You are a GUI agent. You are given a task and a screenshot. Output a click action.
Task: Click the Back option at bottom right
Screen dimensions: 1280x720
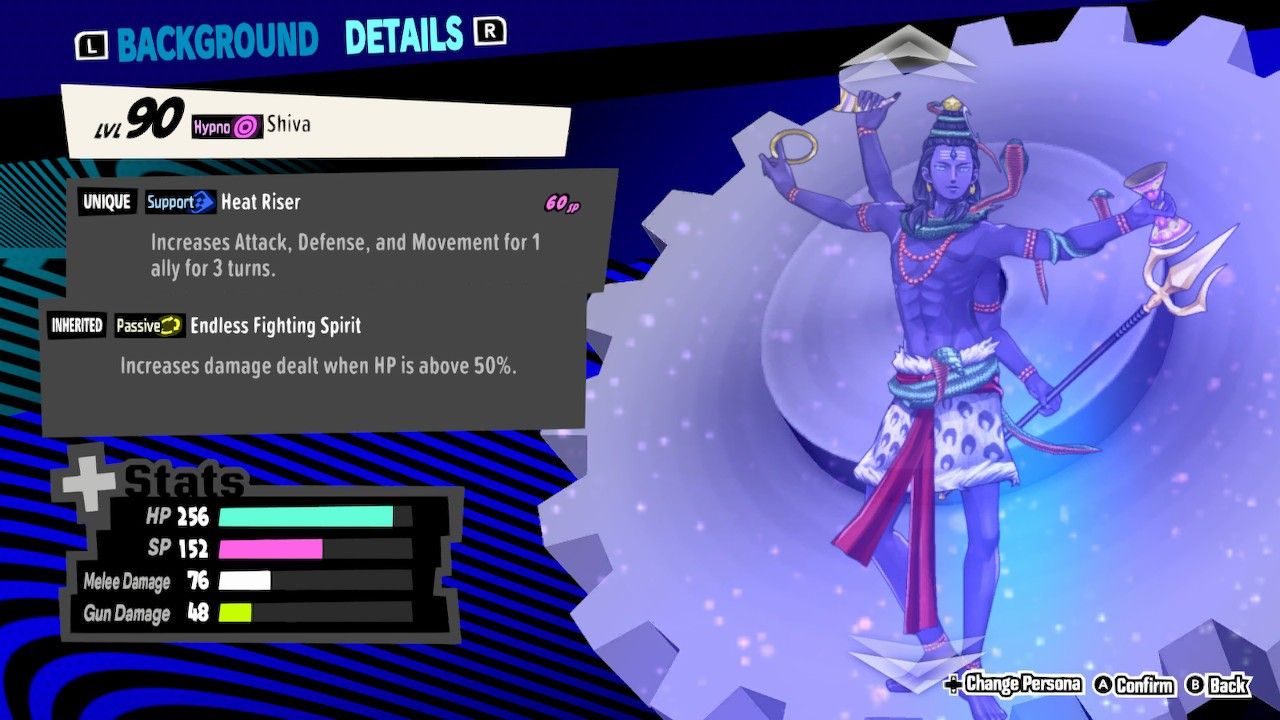1230,687
